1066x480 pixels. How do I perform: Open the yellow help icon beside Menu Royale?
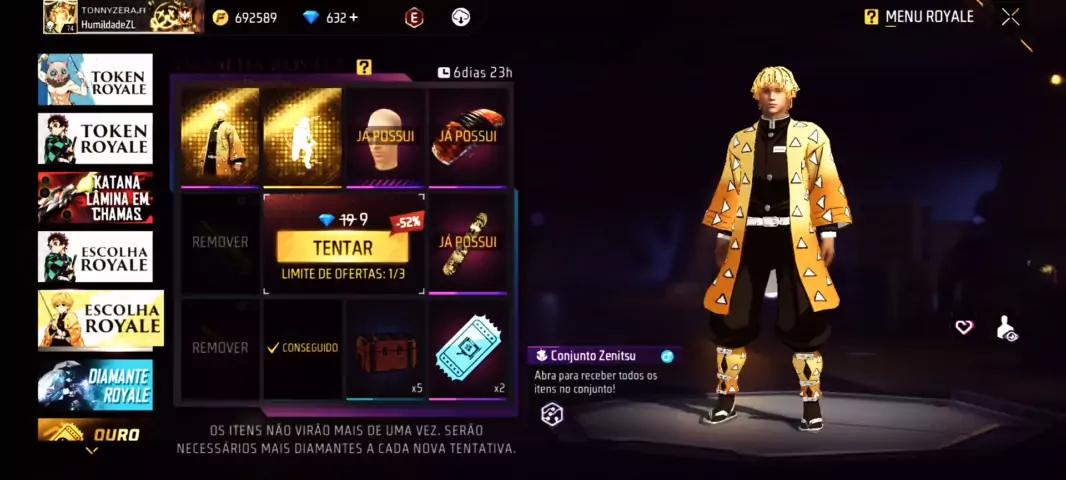pos(871,17)
